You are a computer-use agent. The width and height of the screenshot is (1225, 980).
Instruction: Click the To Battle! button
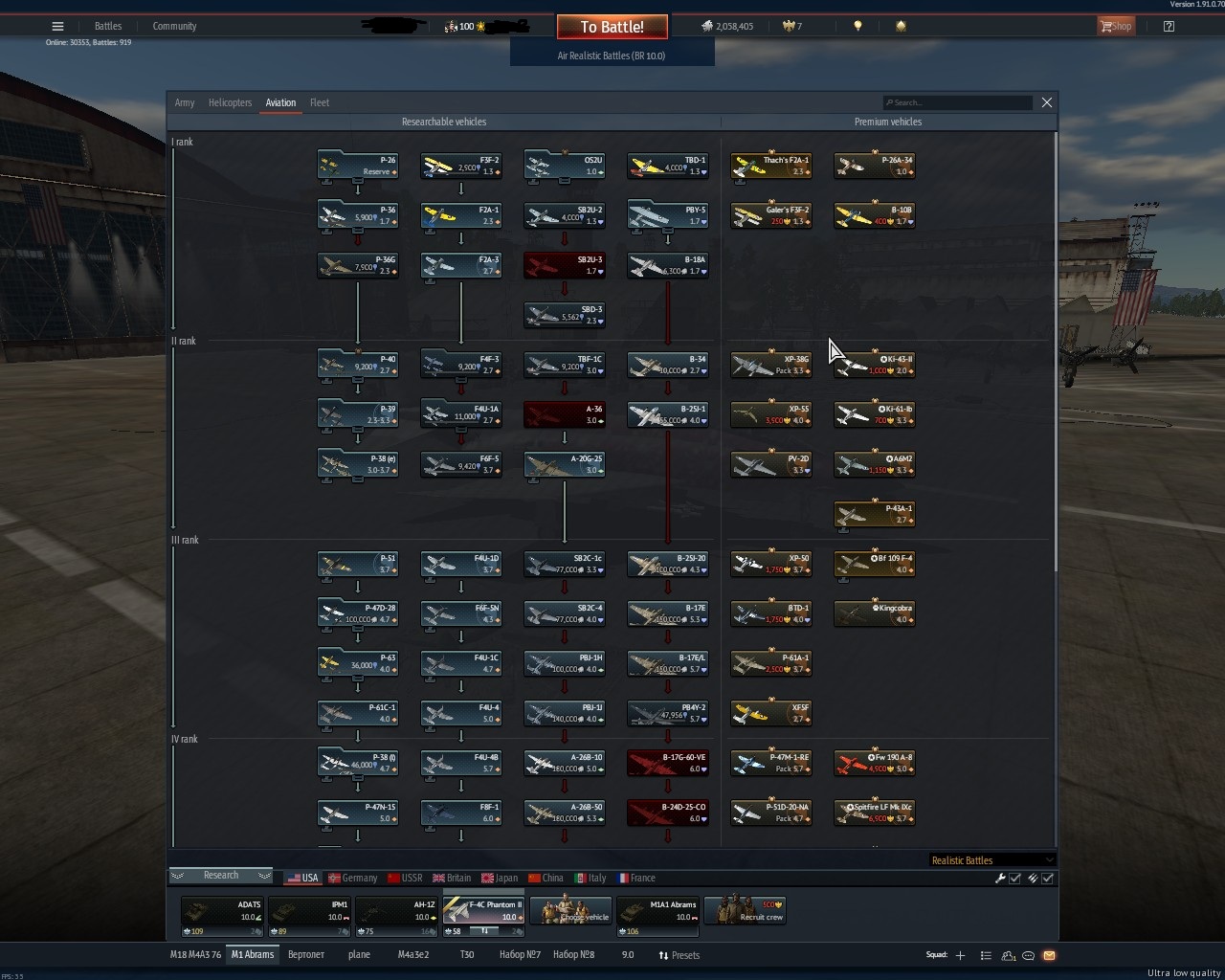[612, 26]
